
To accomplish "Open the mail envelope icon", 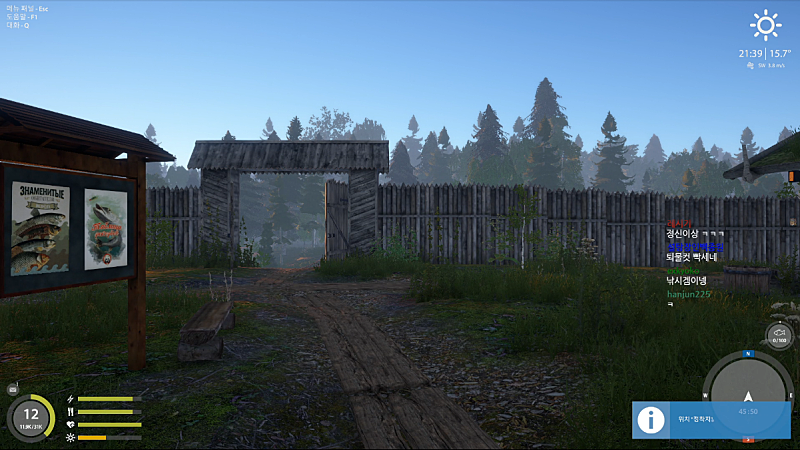I will [x=13, y=388].
